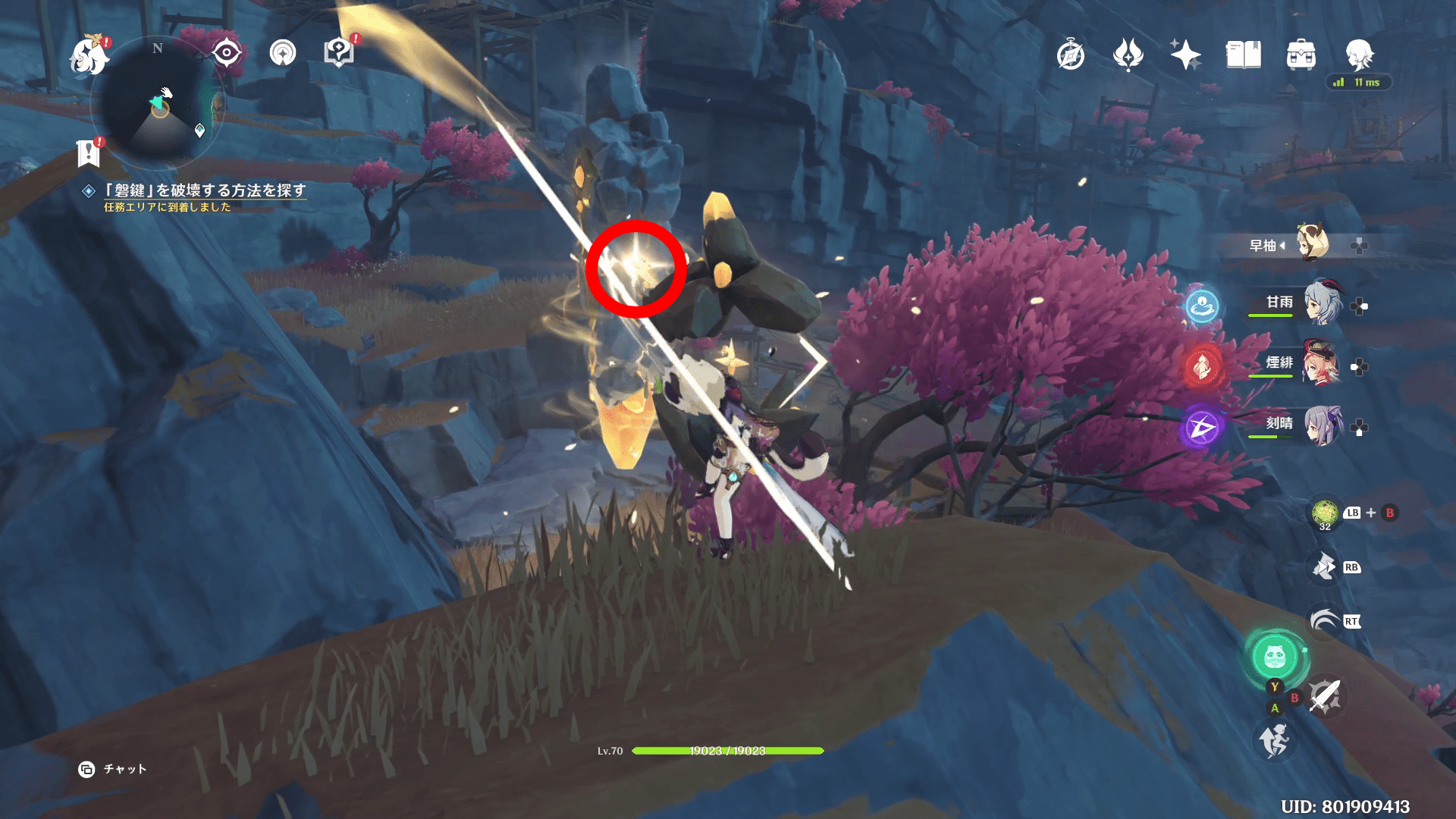The height and width of the screenshot is (819, 1456).
Task: Open the quest log banner icon
Action: coord(89,153)
